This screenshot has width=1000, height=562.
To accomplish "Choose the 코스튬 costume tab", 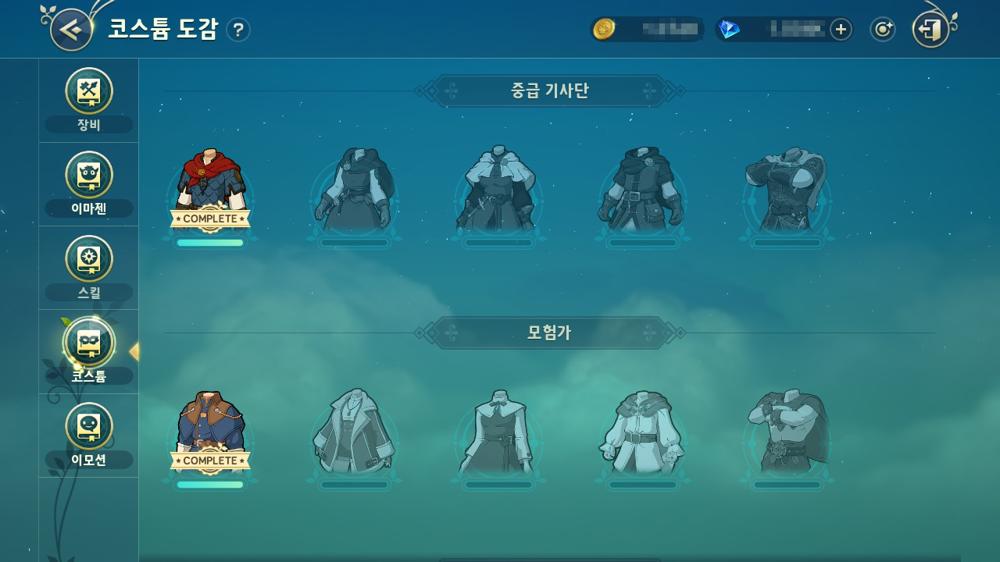I will click(x=89, y=351).
